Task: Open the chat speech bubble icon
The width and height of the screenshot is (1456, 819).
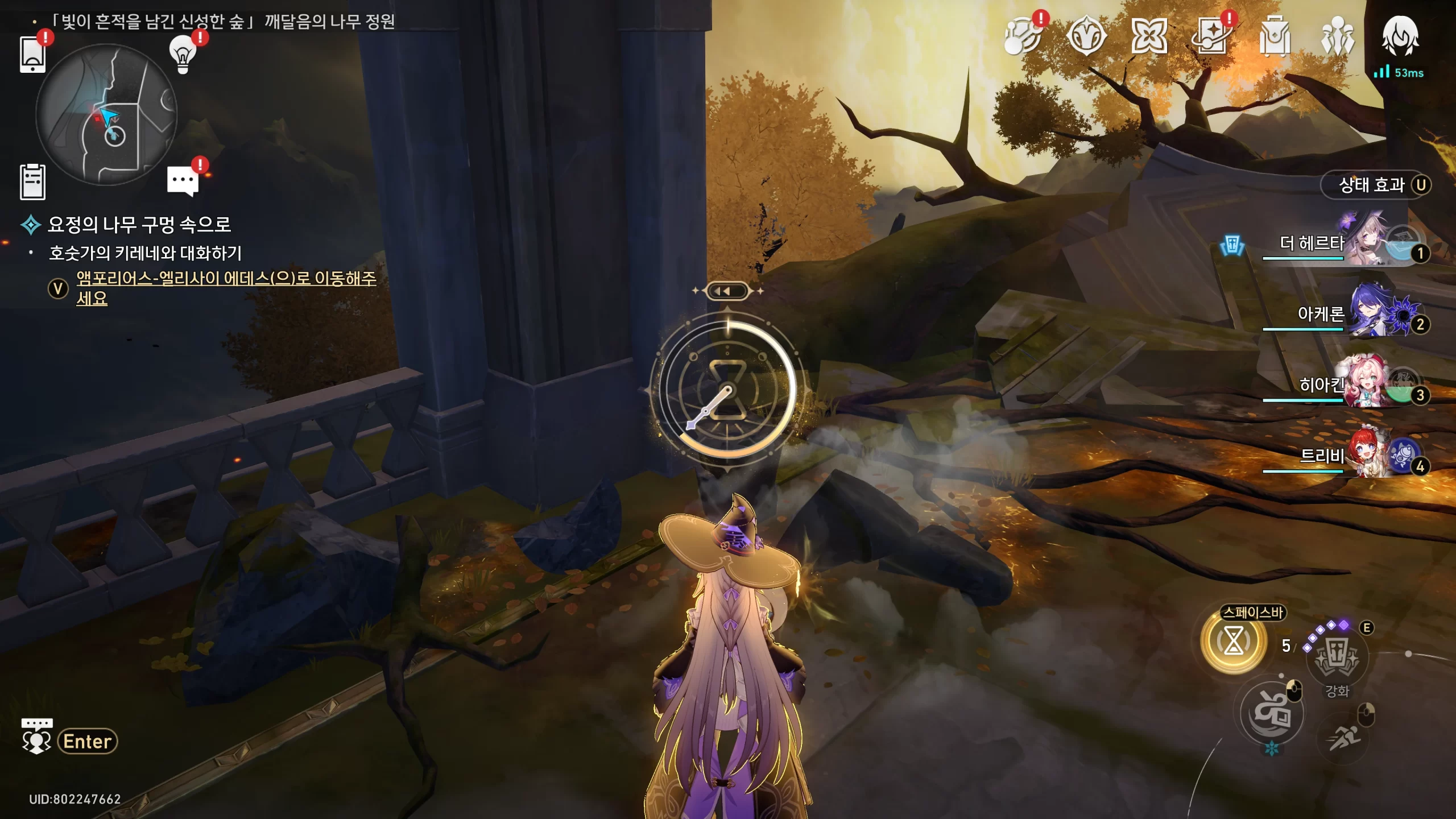Action: pos(183,181)
